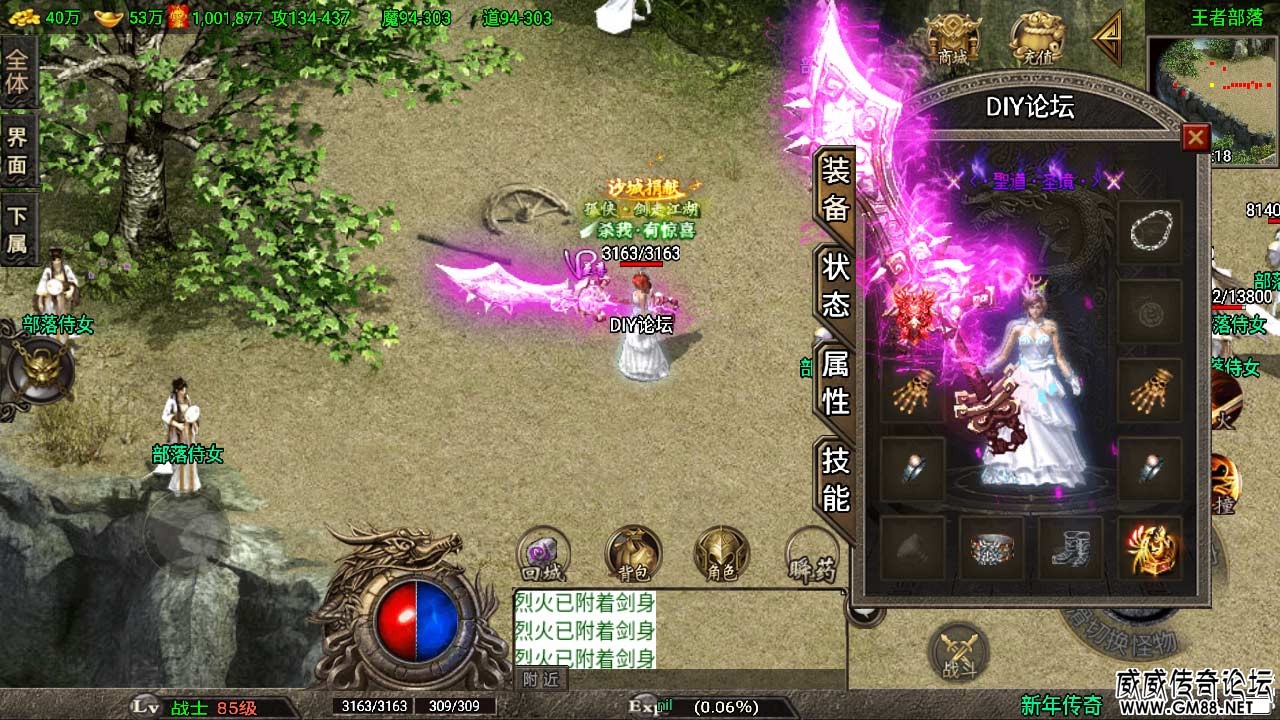
Task: Switch chat to the 附近 nearby channel
Action: click(x=541, y=680)
